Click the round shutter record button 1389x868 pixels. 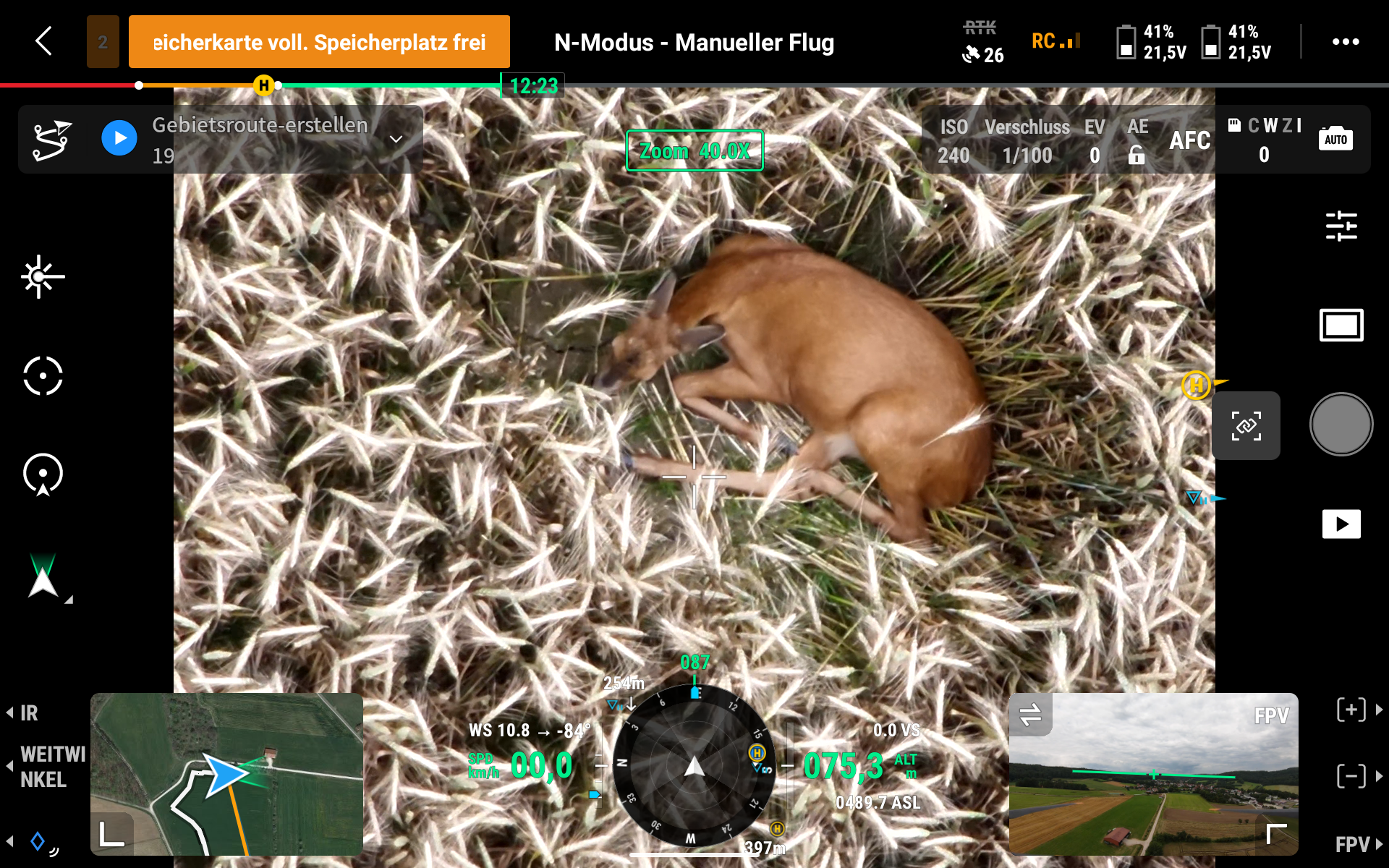(1341, 425)
